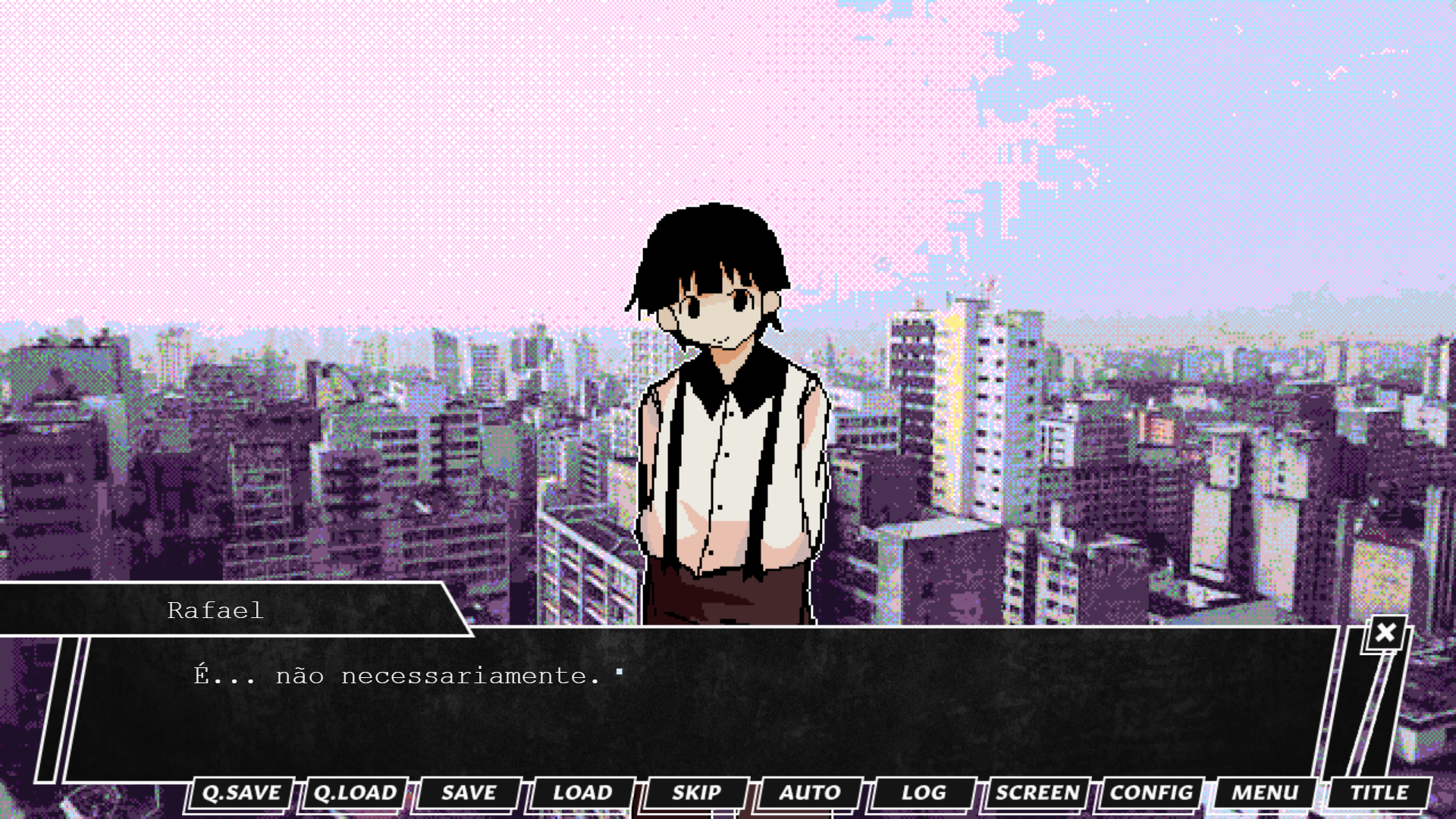Quick save the game with Q.SAVE

coord(240,793)
